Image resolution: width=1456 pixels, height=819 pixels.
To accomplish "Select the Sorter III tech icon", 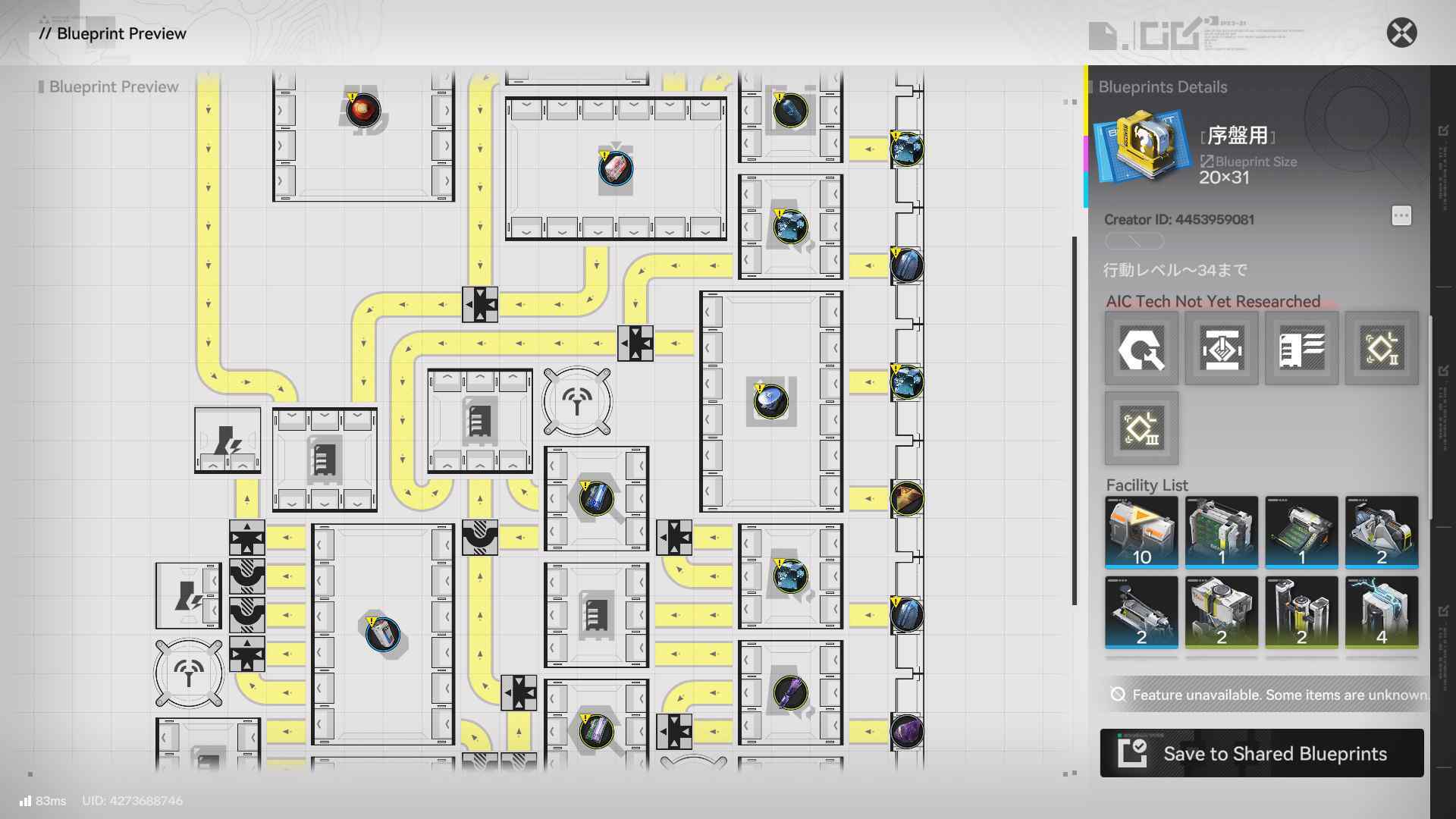I will (1141, 428).
